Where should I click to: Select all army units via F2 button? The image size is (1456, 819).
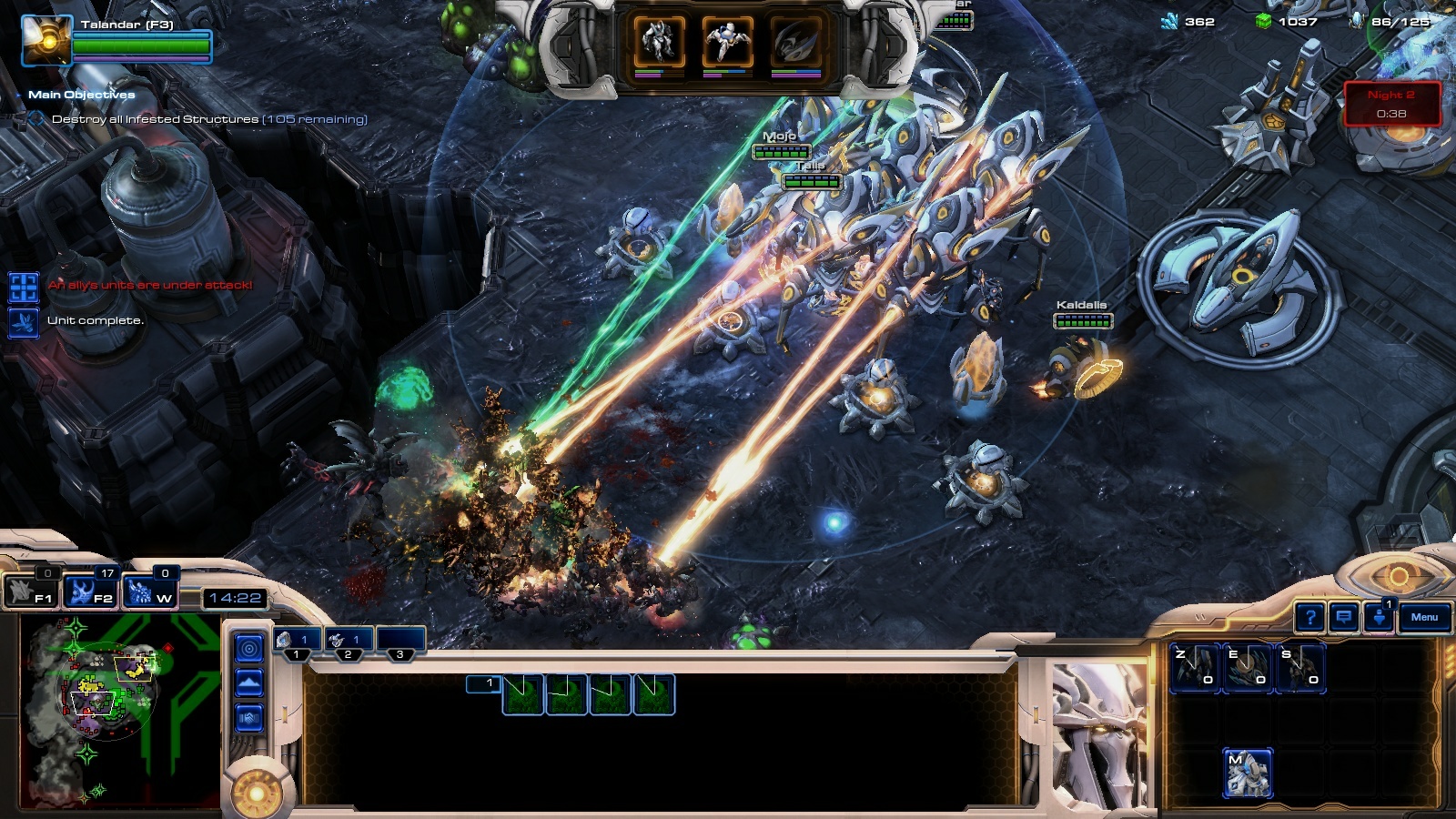[x=91, y=591]
